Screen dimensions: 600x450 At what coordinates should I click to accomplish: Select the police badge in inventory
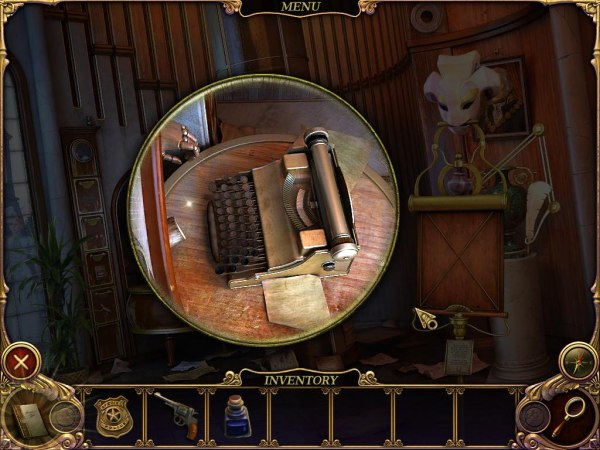[111, 414]
